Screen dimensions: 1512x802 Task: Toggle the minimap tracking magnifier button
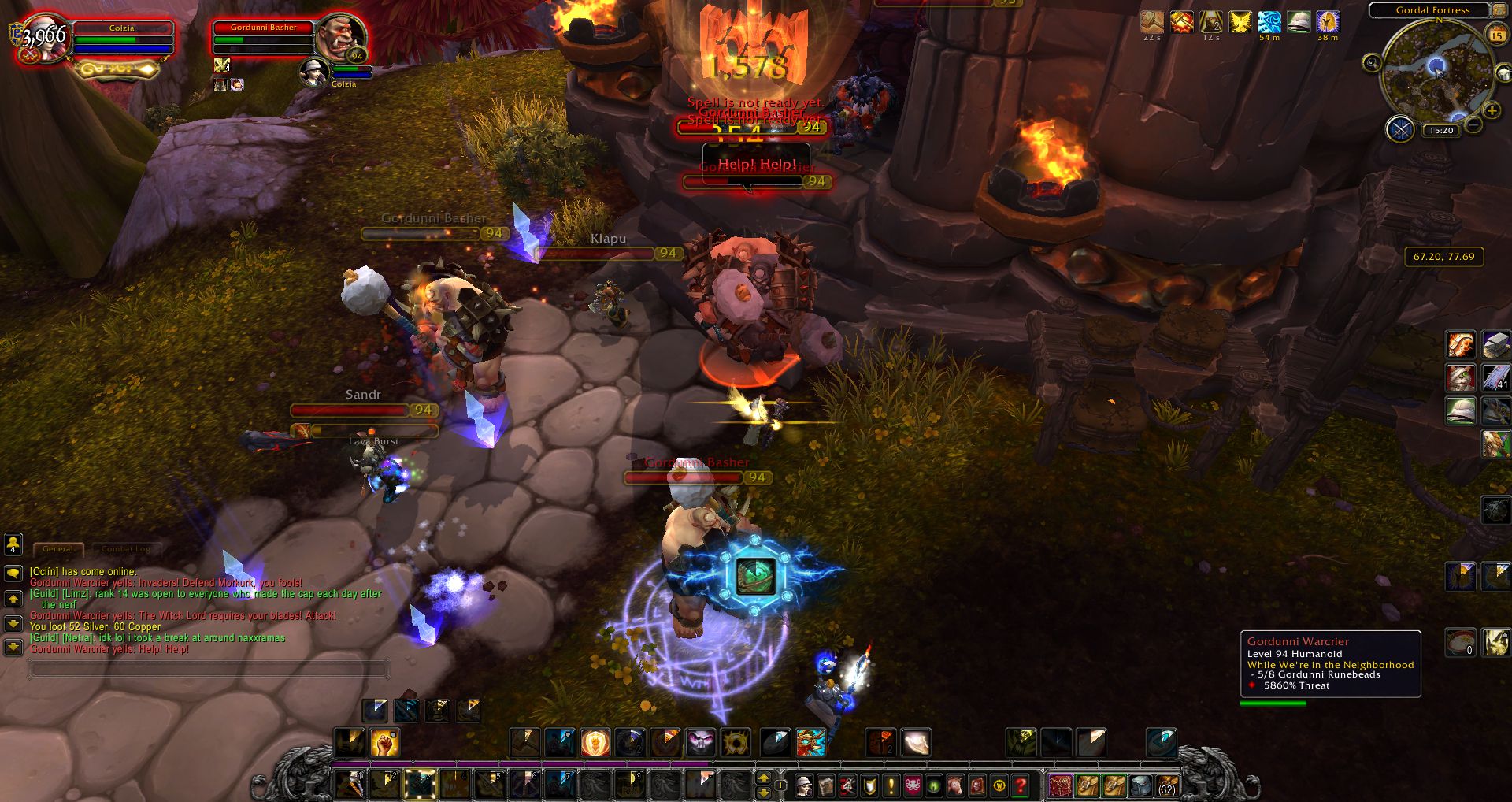tap(1372, 63)
